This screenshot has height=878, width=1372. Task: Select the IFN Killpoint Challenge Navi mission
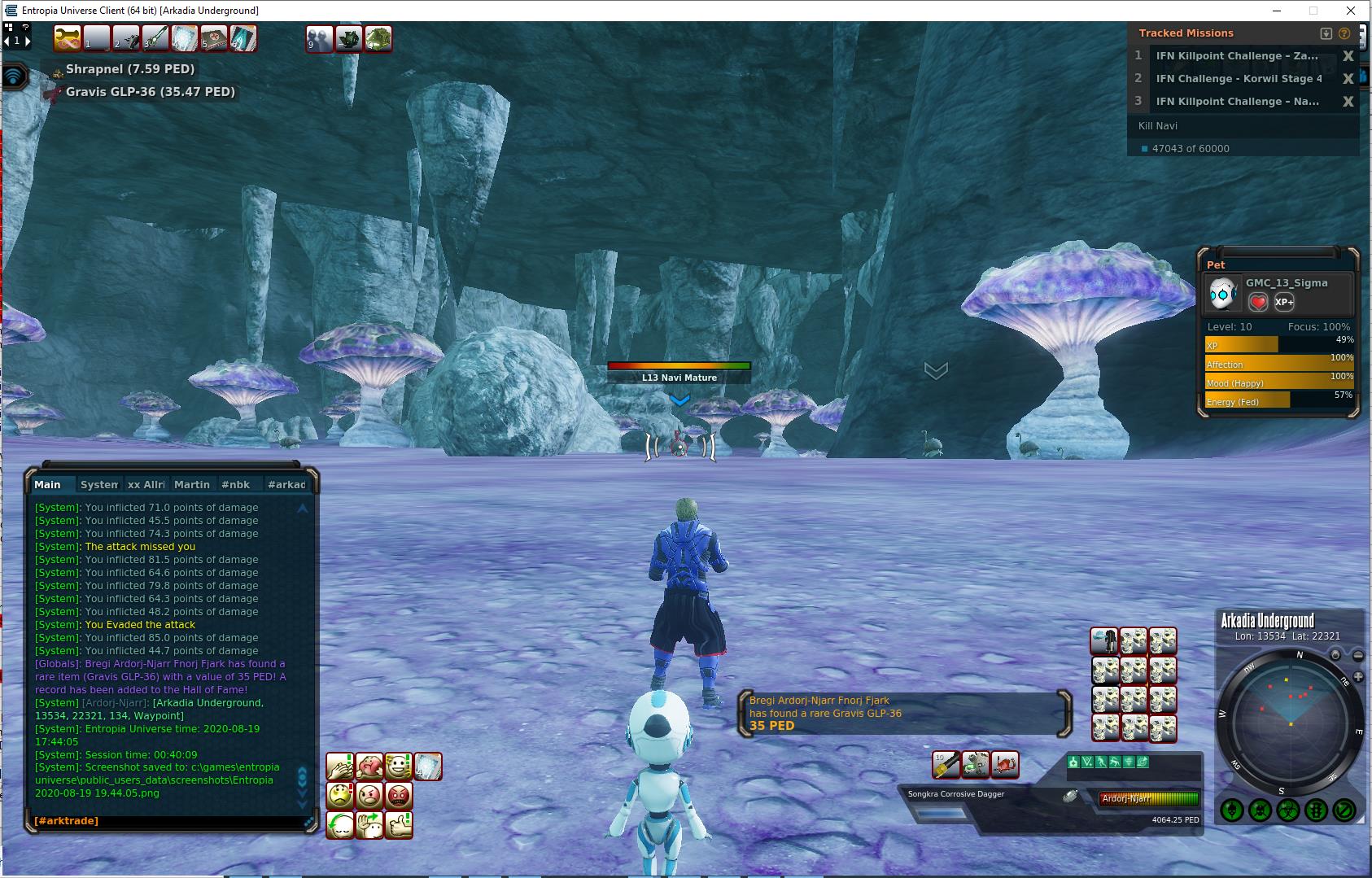point(1237,102)
